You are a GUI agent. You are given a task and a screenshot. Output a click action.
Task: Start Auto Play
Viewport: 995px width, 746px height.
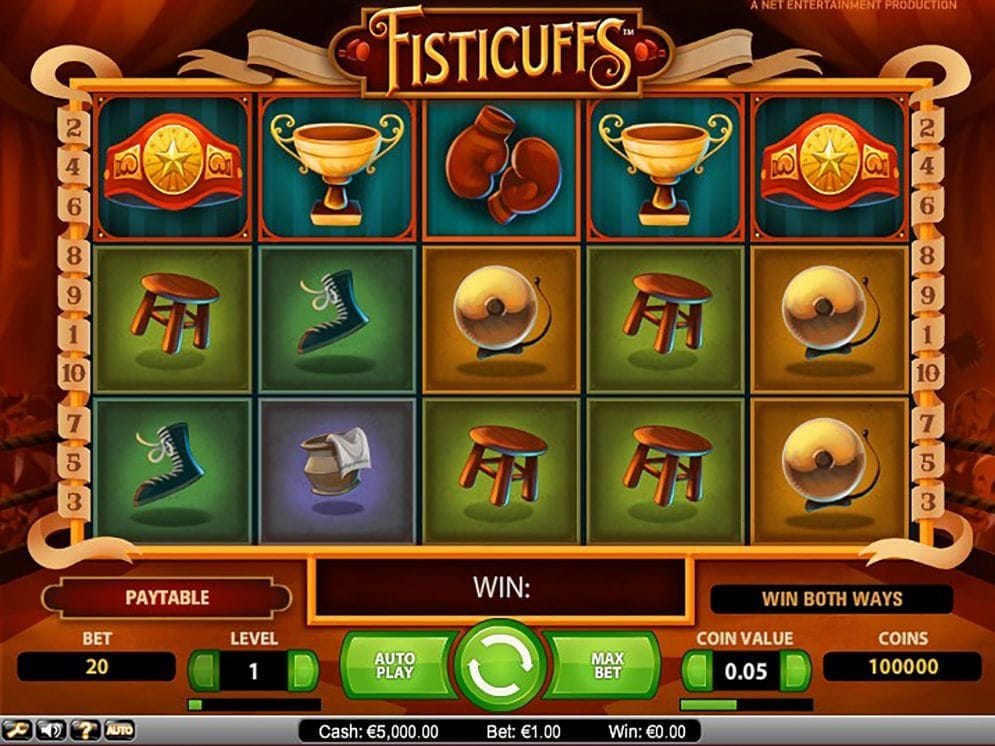tap(394, 666)
